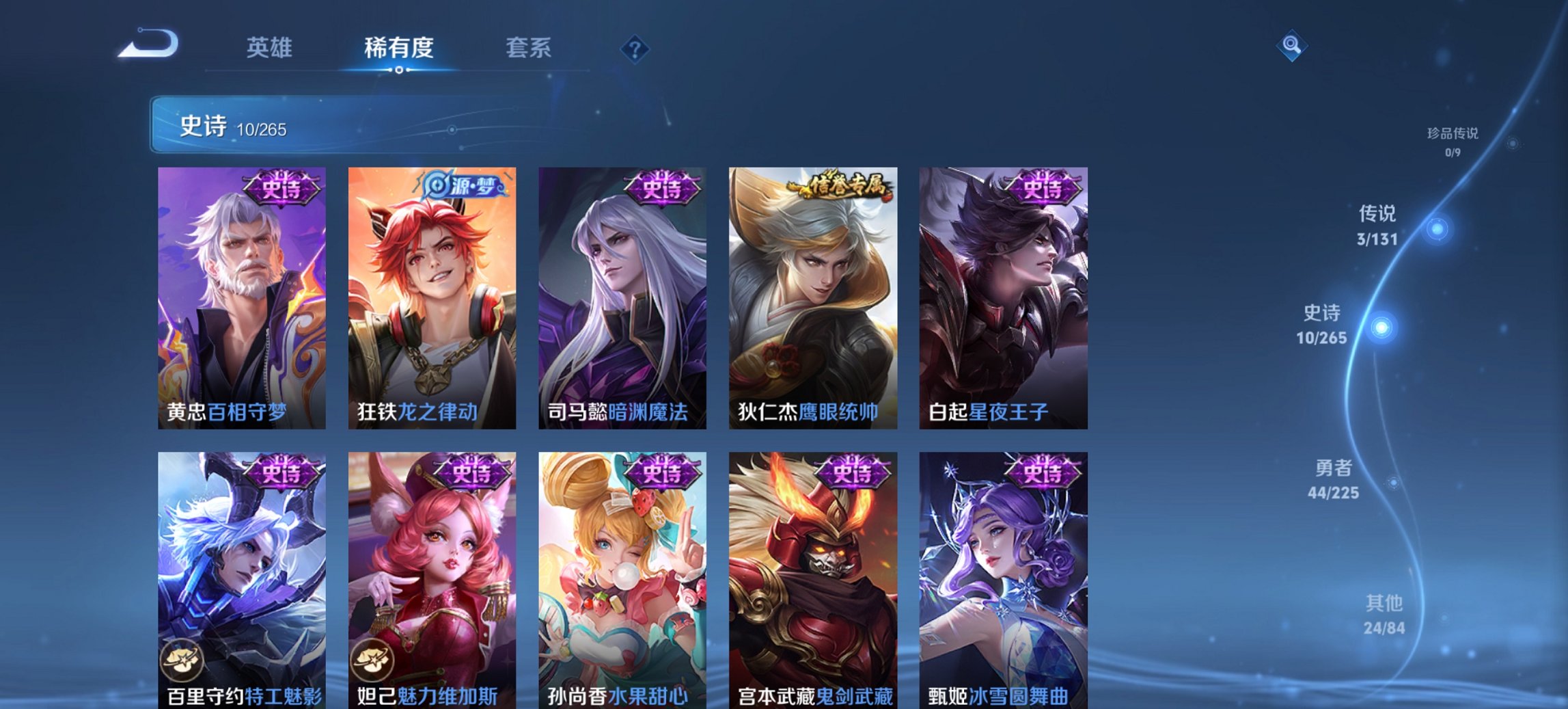This screenshot has width=1568, height=709.
Task: Click the question mark help icon
Action: (634, 48)
